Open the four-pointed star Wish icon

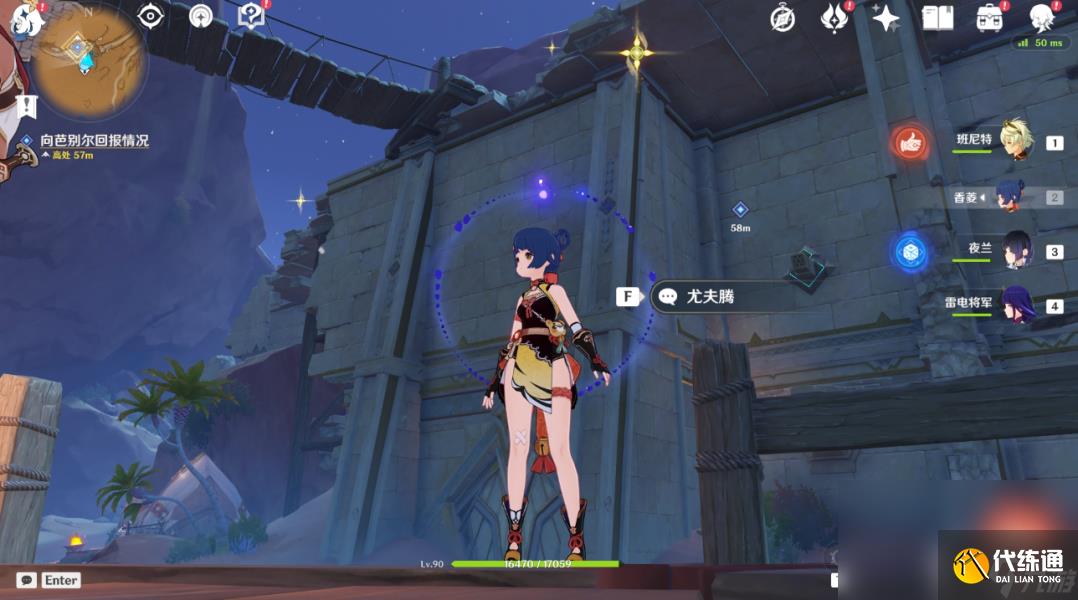coord(885,17)
